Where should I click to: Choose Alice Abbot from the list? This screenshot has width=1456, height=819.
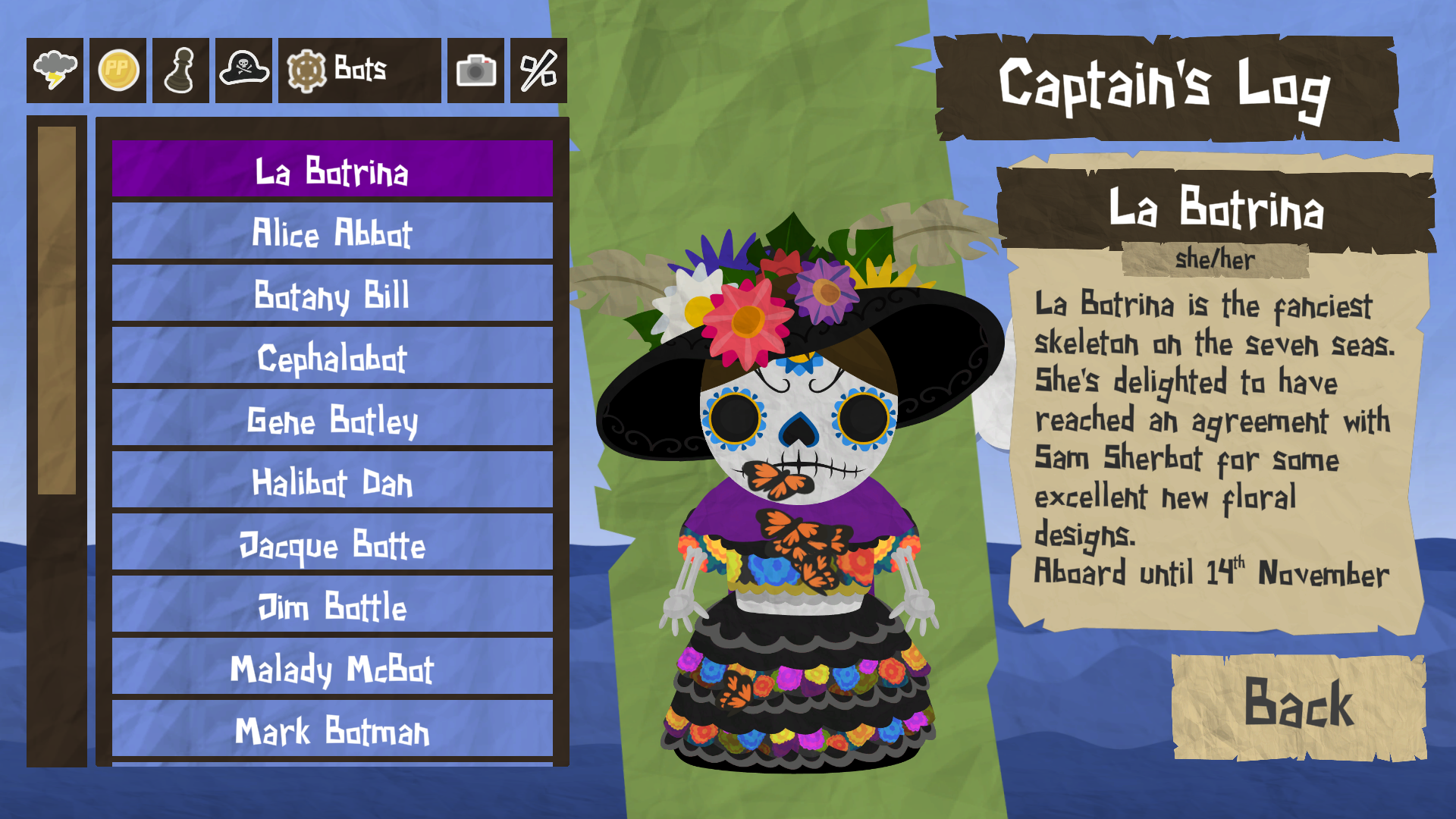332,232
